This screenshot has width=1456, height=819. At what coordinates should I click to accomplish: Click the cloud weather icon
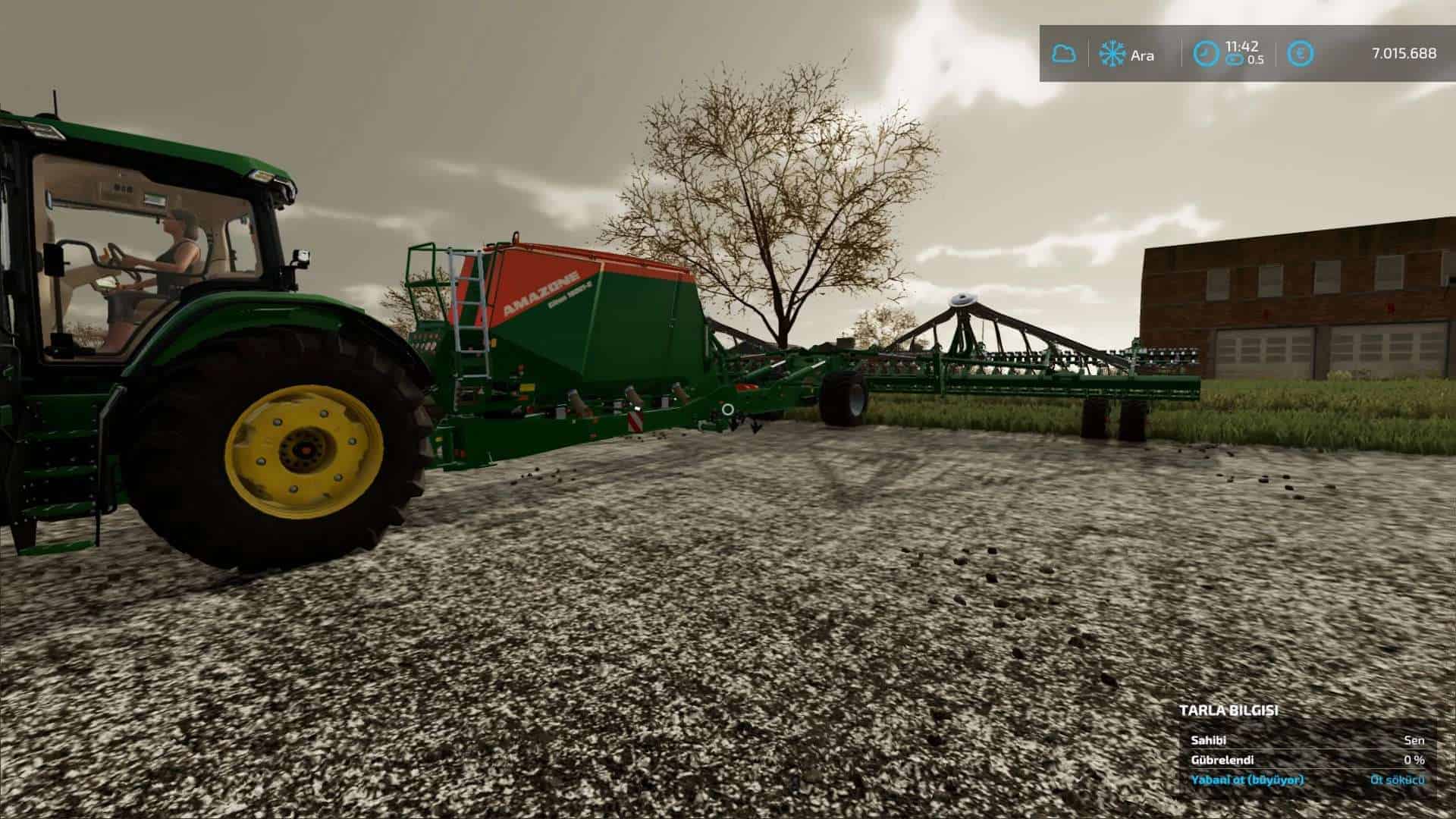[1063, 54]
